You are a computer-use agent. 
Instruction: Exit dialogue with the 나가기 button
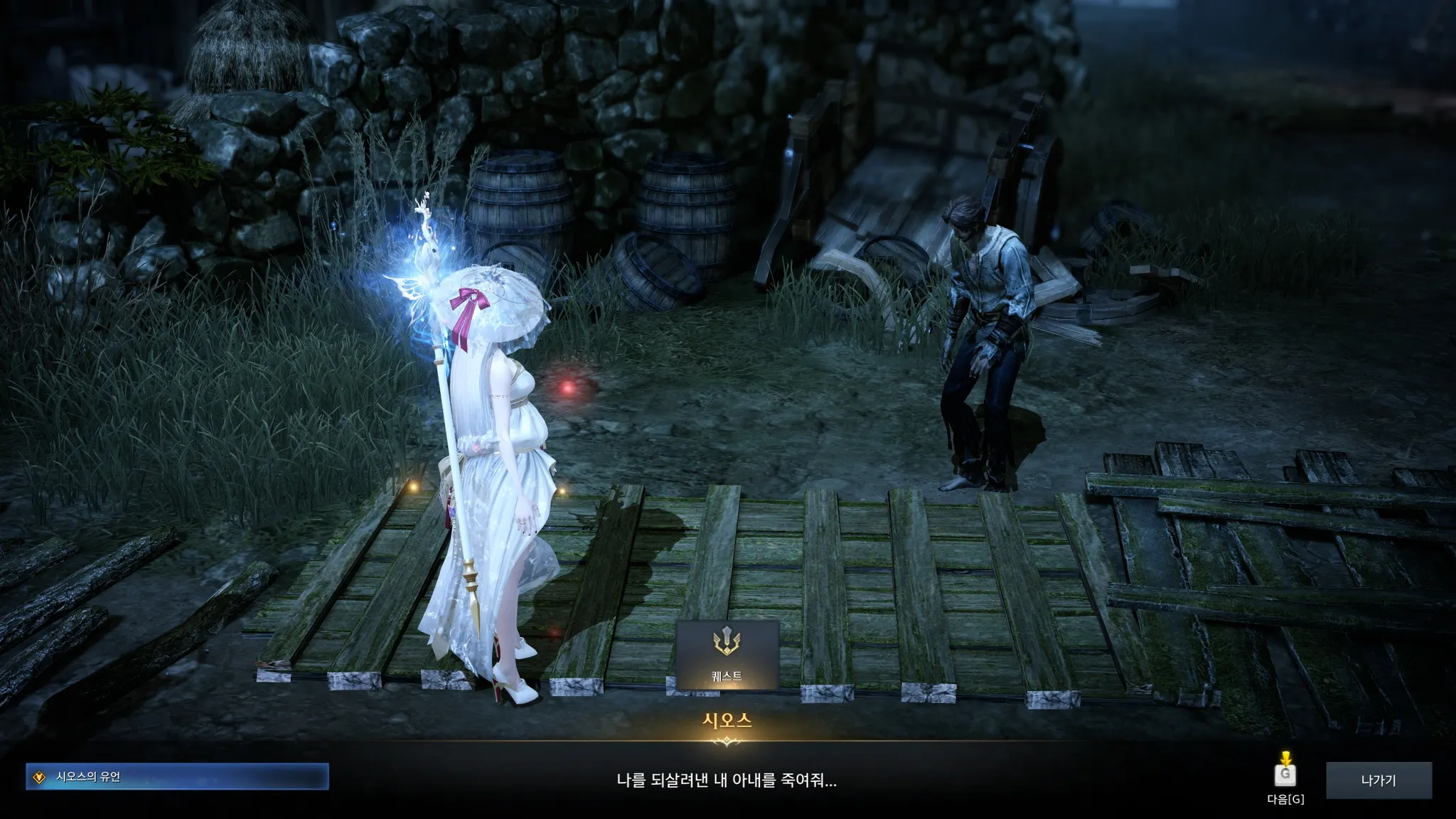[1379, 780]
